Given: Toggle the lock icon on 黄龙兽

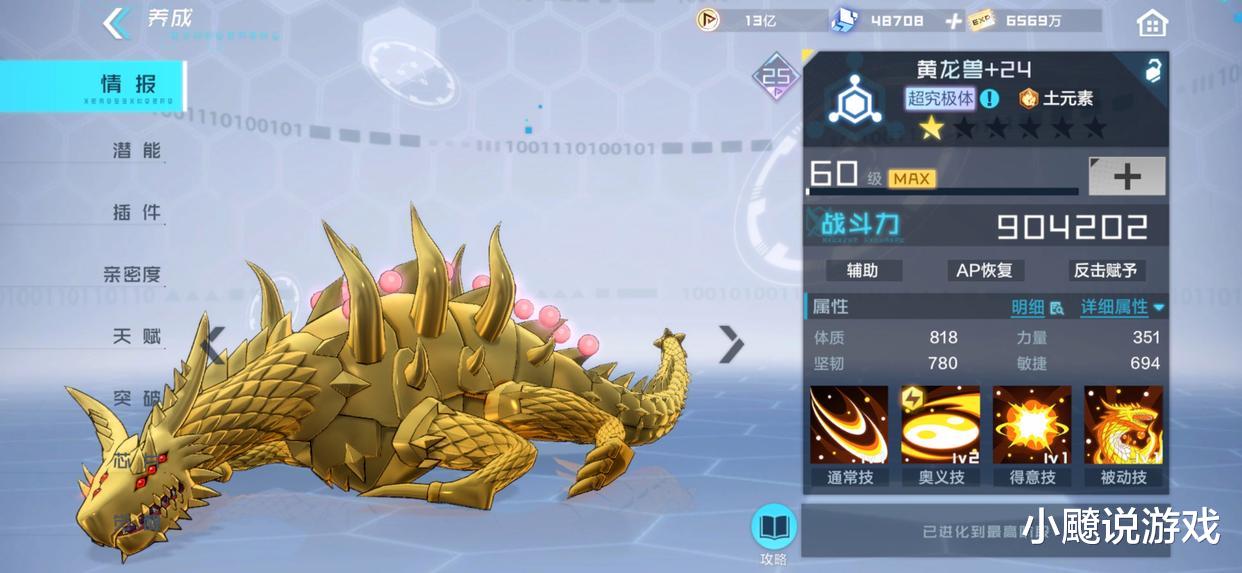Looking at the screenshot, I should pos(1152,70).
